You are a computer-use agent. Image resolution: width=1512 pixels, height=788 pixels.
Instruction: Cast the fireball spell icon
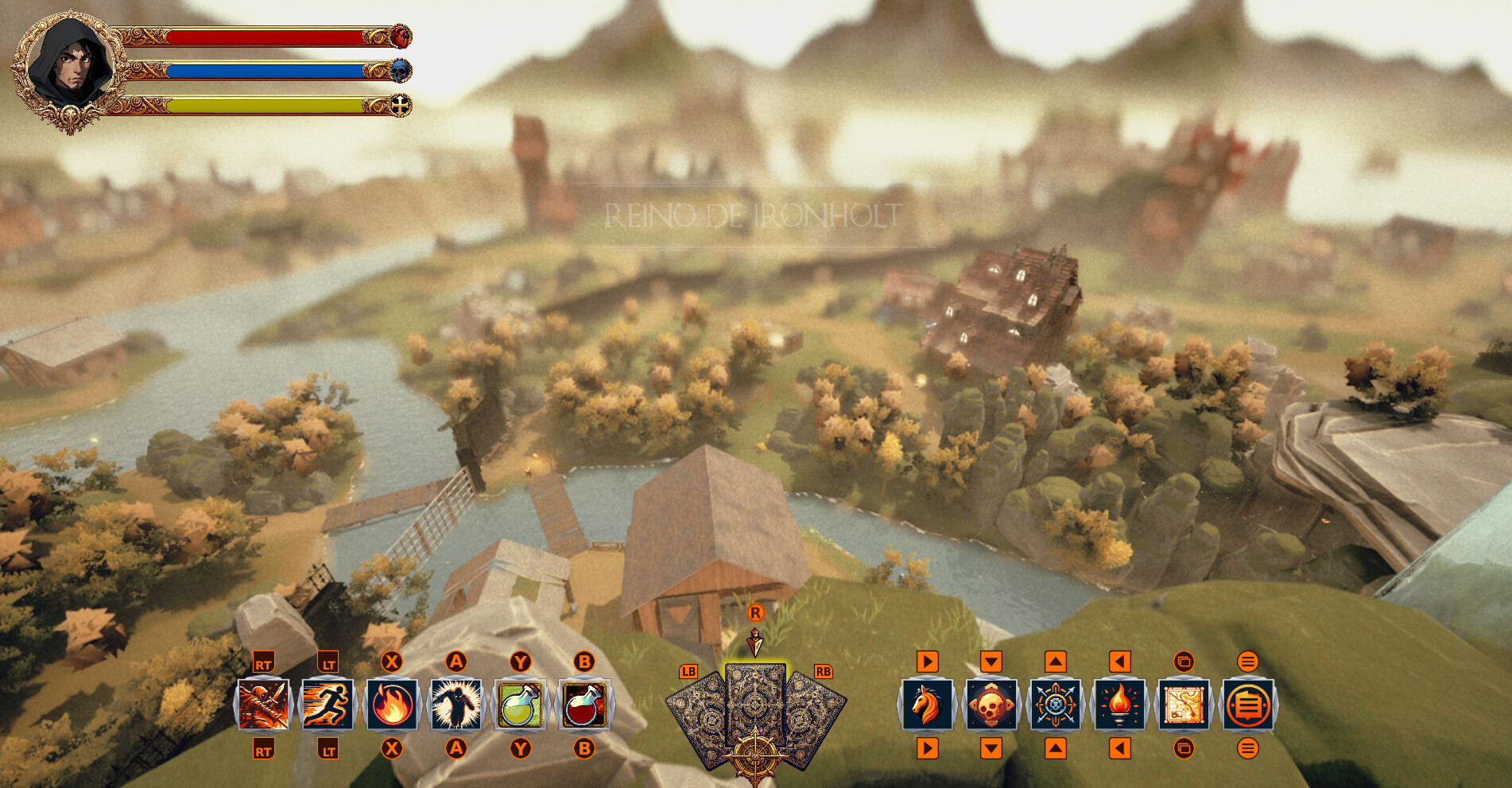point(392,705)
